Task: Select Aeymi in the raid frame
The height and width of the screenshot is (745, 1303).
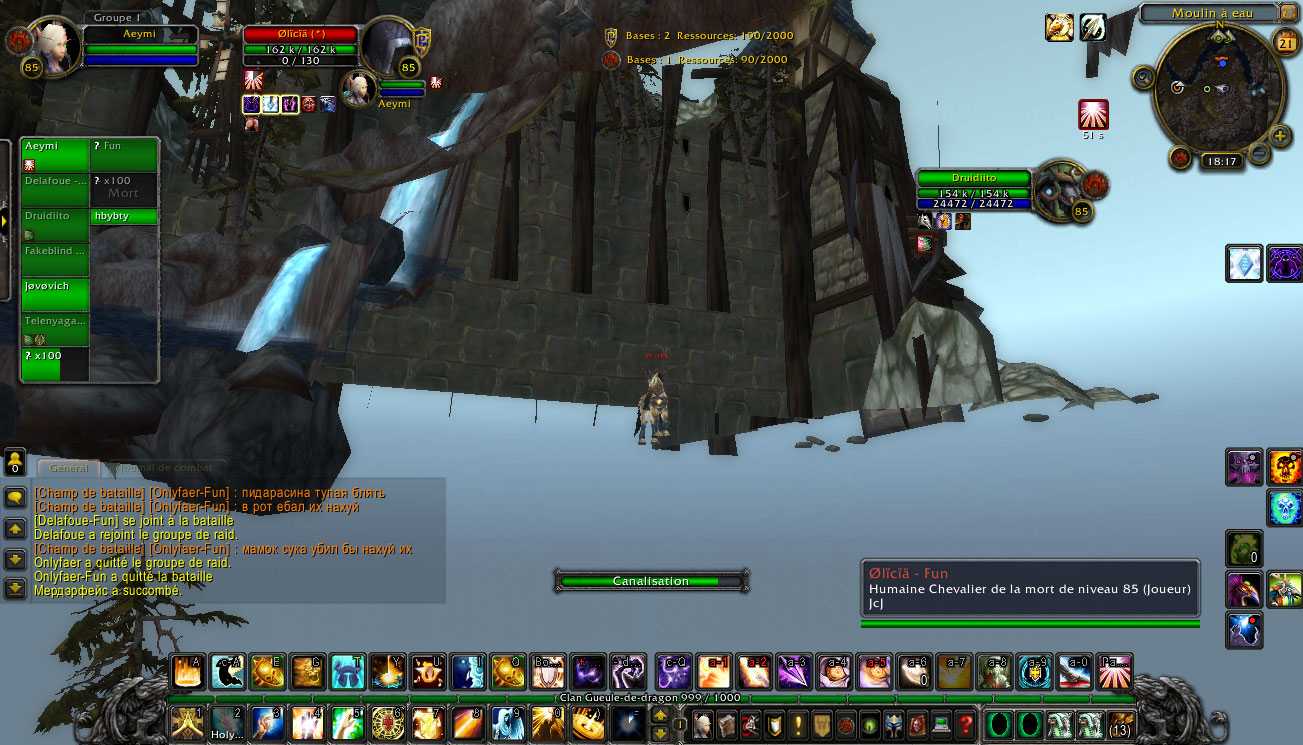Action: tap(55, 155)
